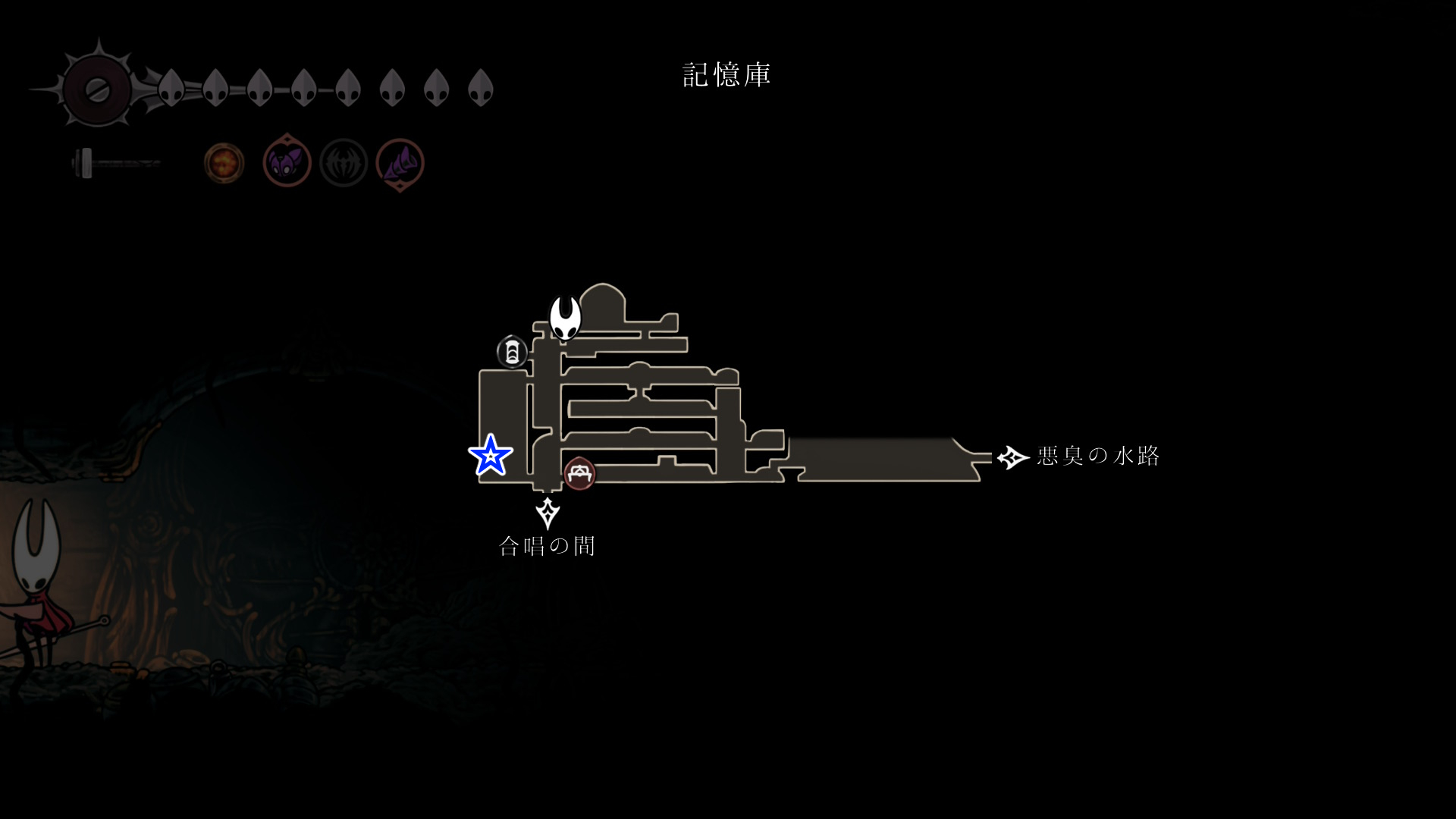
Task: Follow the exit arrow to 合唱の間
Action: 548,513
